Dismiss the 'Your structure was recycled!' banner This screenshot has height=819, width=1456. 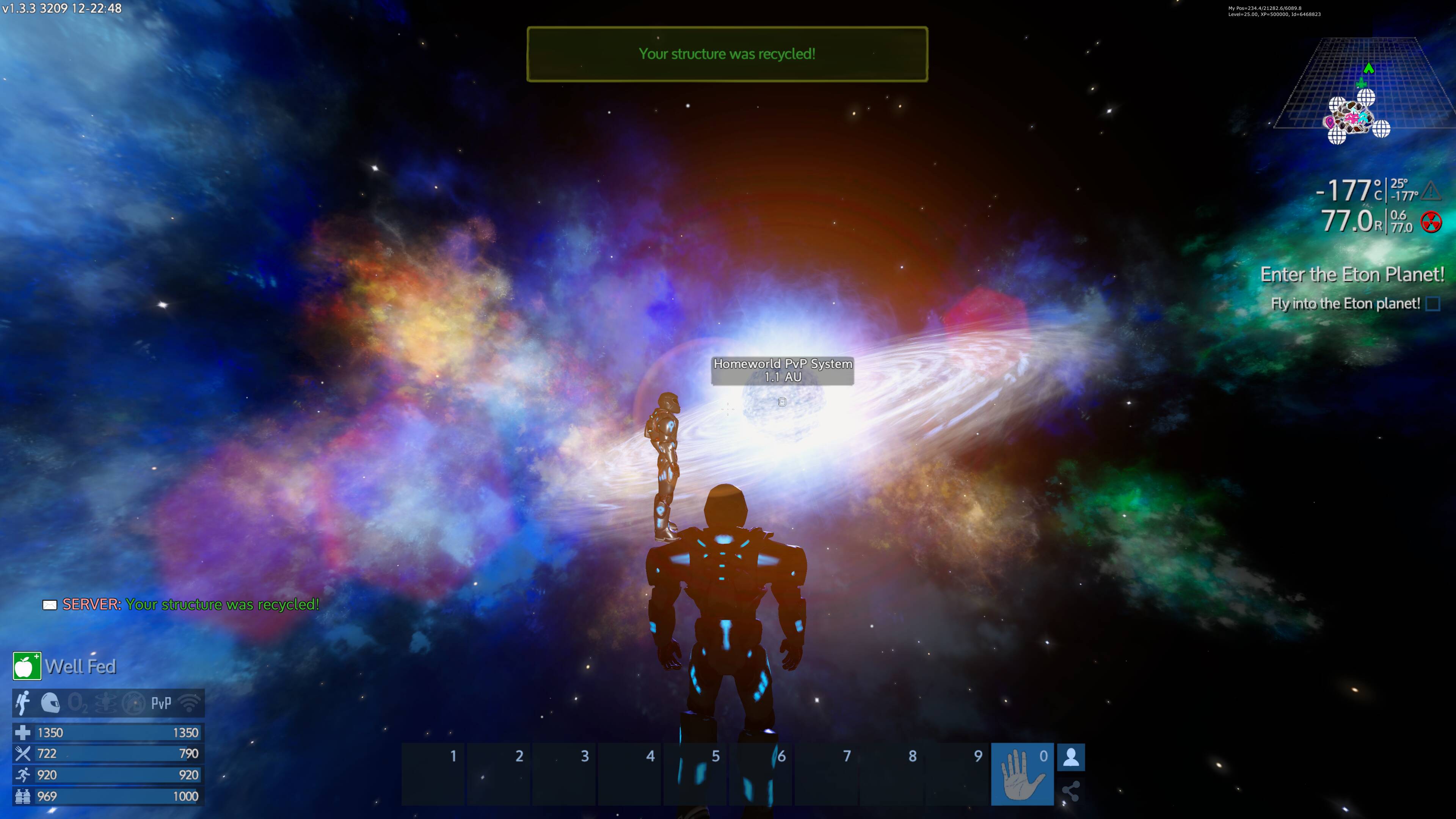[x=727, y=54]
